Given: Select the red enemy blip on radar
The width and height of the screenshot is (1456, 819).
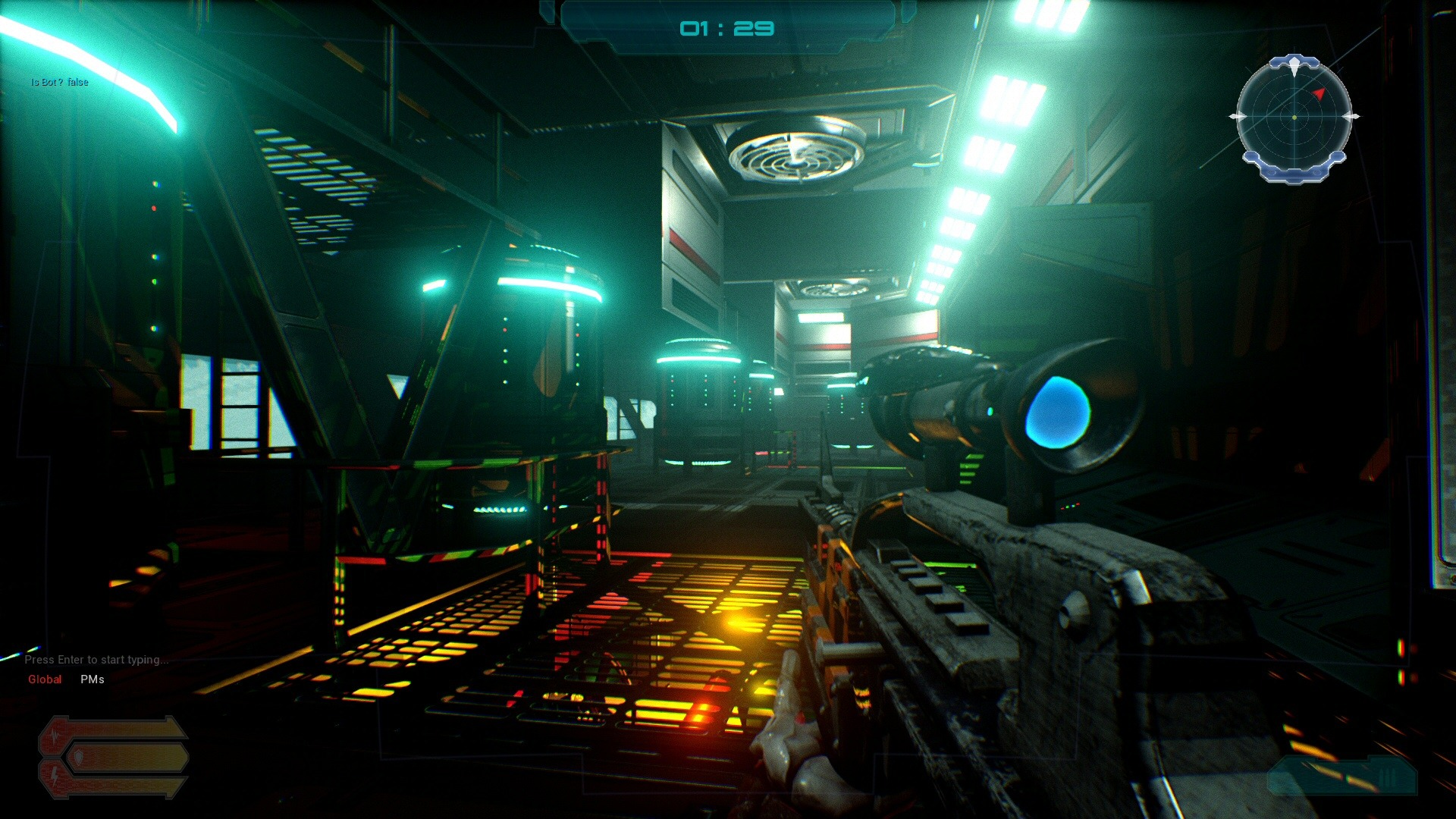Looking at the screenshot, I should point(1319,94).
